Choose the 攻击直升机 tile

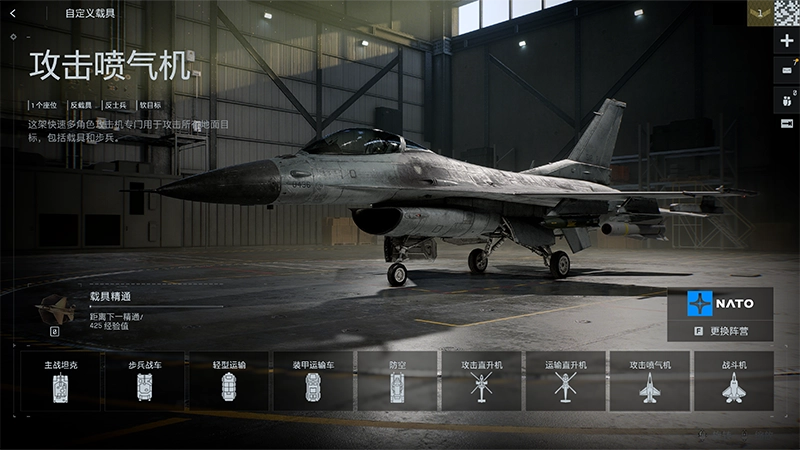tap(482, 380)
